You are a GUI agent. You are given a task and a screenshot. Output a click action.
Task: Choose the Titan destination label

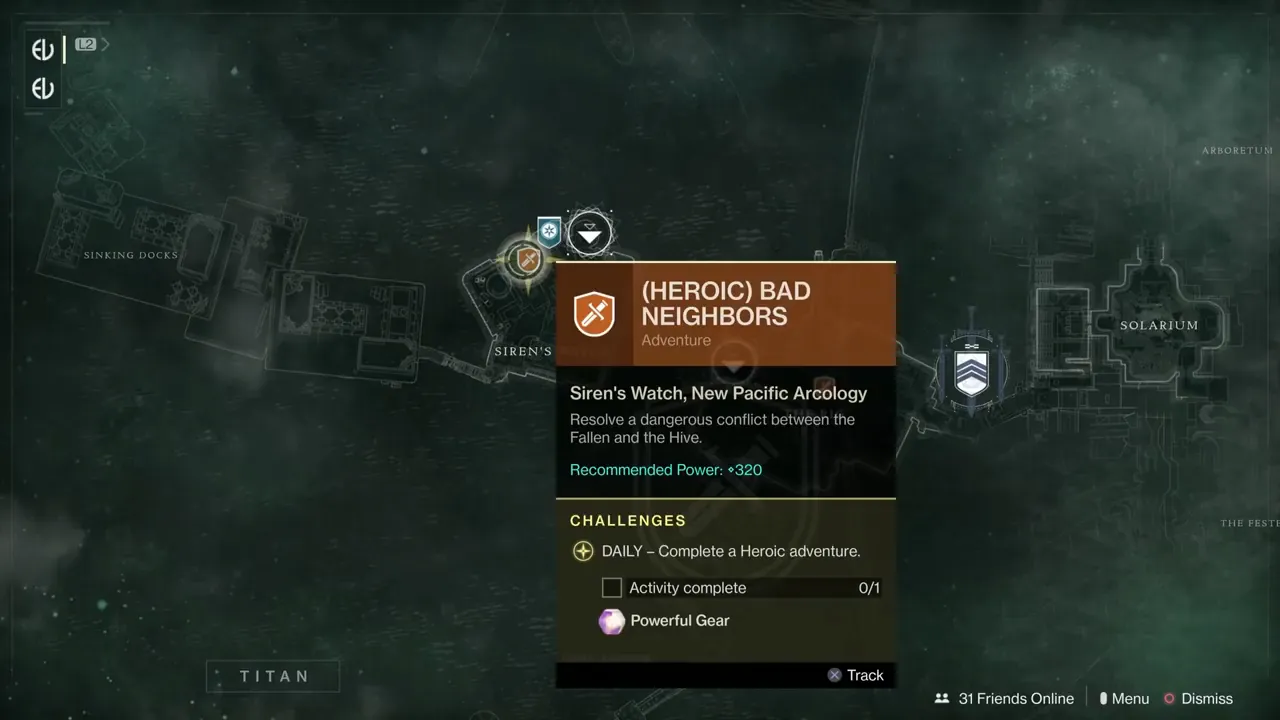[273, 676]
